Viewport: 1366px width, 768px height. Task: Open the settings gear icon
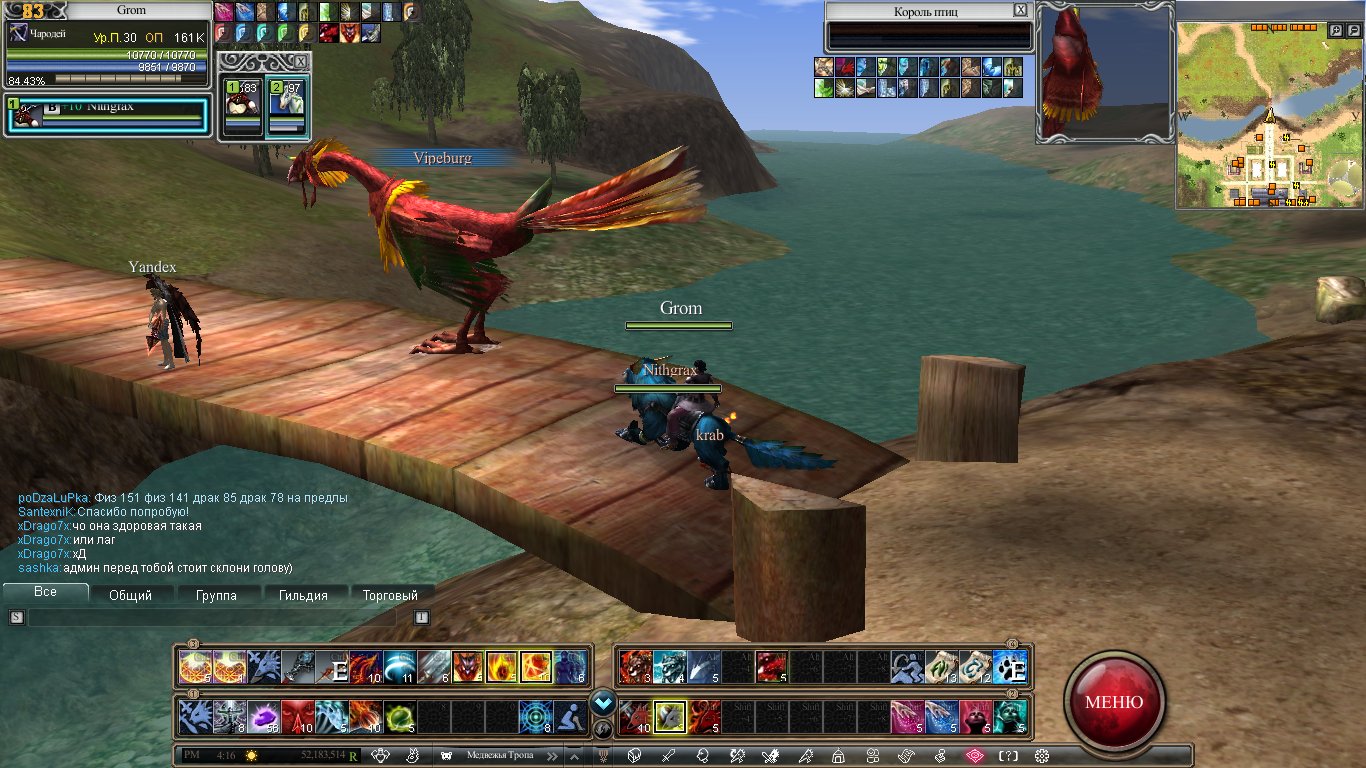tap(1042, 756)
